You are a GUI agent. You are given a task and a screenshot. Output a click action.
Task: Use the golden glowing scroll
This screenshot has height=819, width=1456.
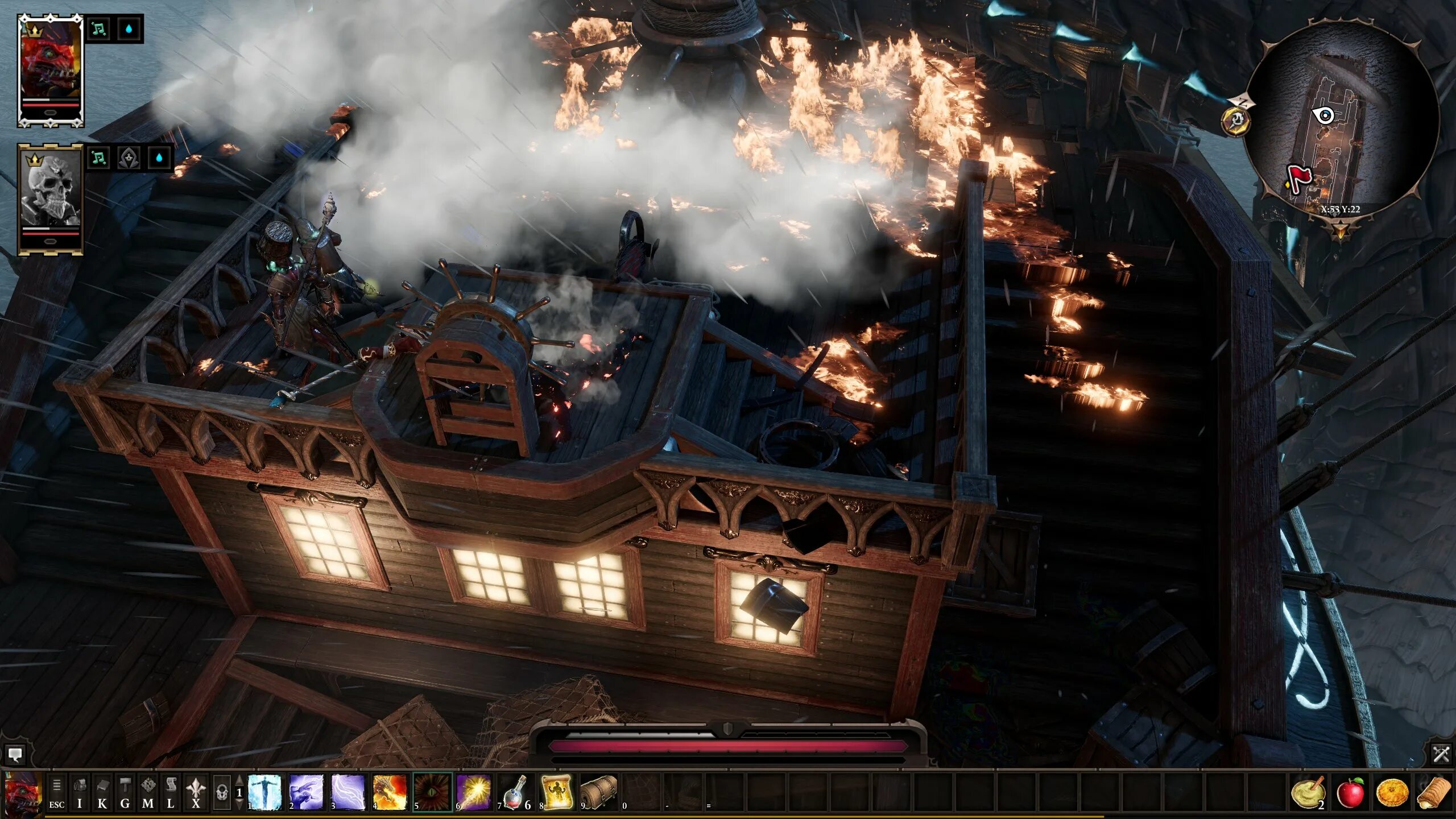pos(557,792)
